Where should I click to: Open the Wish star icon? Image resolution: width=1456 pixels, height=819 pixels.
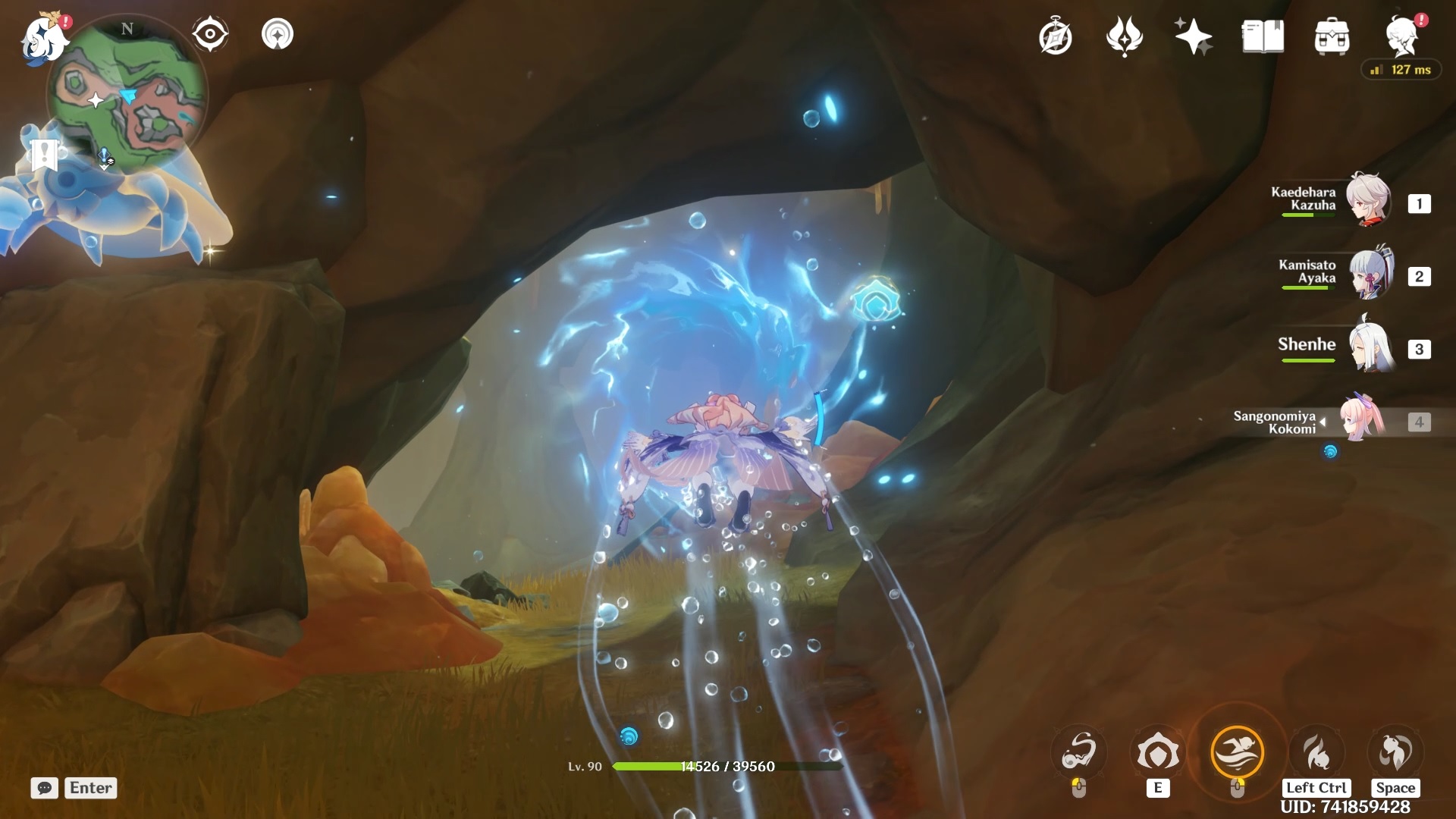pos(1193,36)
